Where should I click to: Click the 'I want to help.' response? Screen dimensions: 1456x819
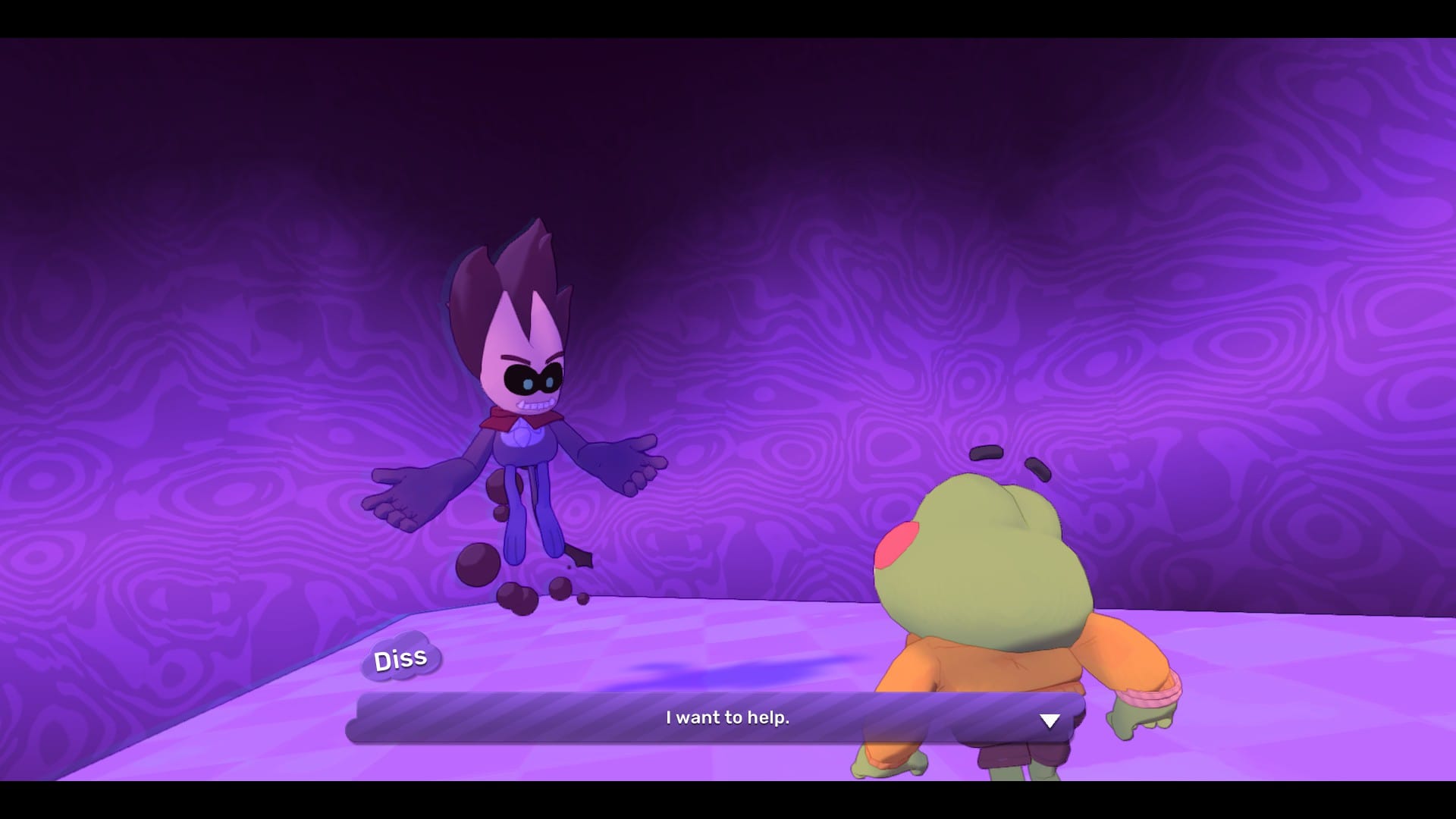[x=728, y=717]
